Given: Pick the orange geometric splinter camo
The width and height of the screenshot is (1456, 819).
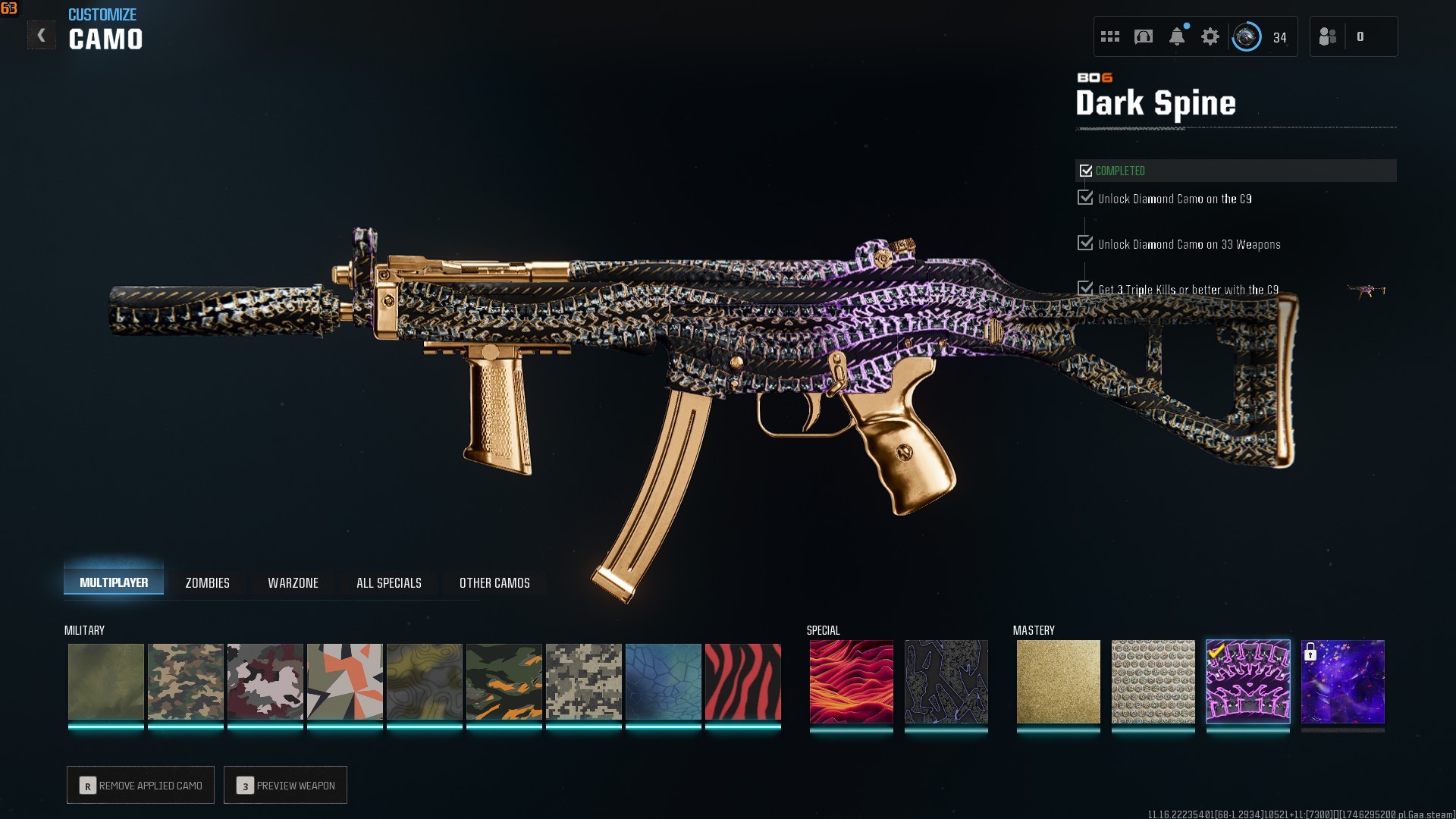Looking at the screenshot, I should [344, 681].
